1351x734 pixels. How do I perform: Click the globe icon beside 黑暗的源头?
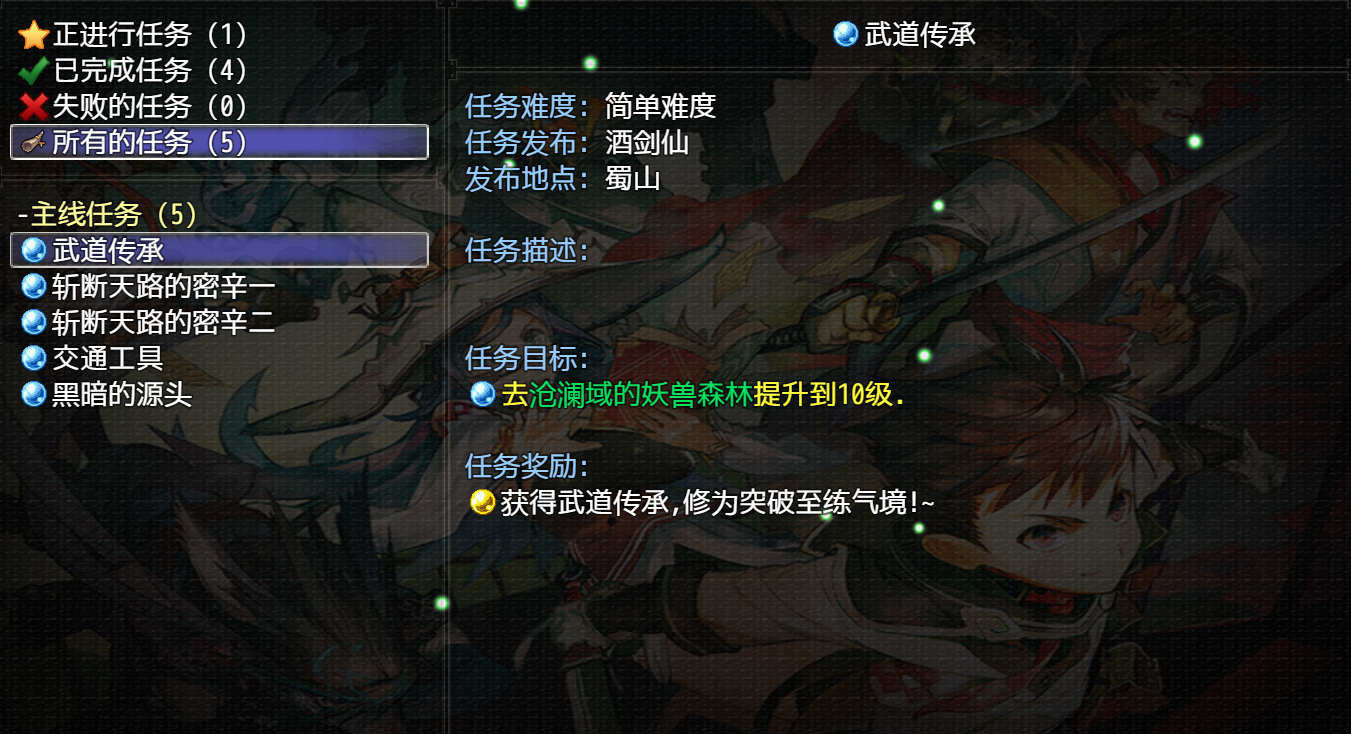[x=33, y=394]
